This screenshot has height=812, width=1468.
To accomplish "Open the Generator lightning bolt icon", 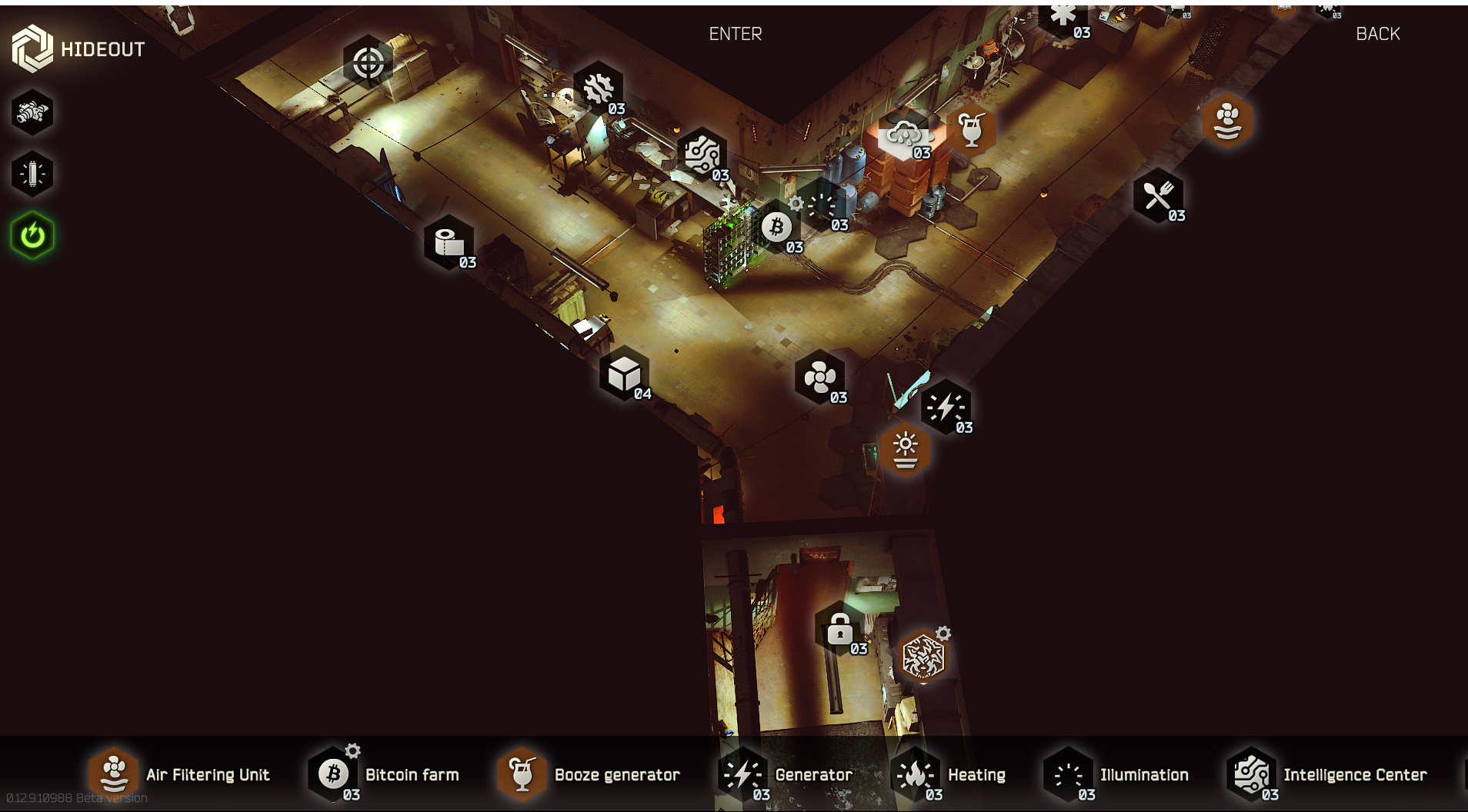I will pos(945,406).
